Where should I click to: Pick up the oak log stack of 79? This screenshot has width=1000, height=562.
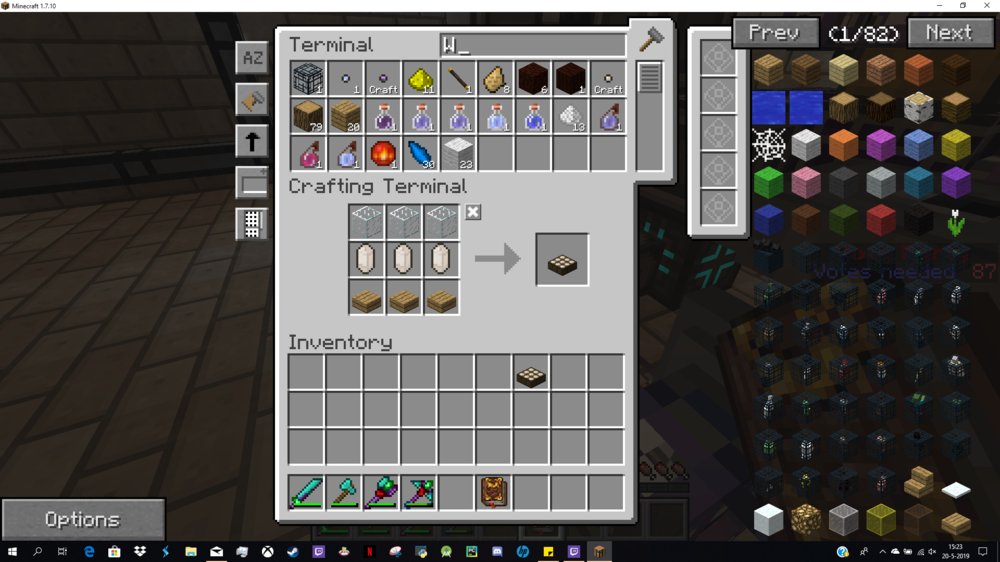(x=308, y=117)
